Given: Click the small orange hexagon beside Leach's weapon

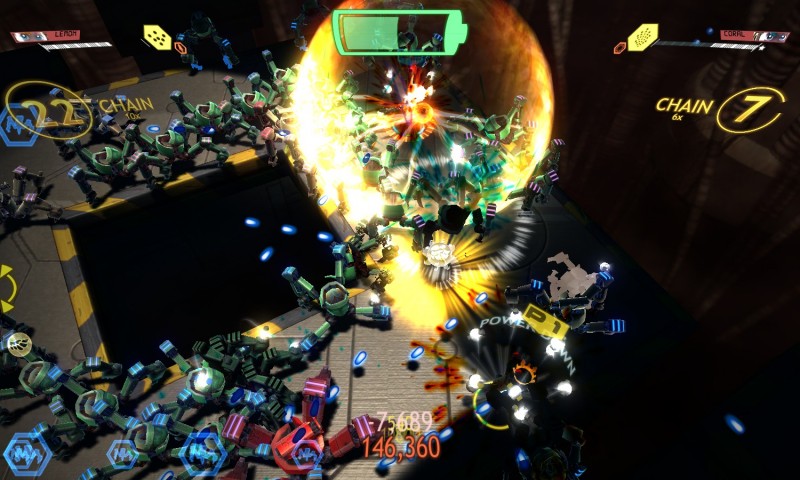Looking at the screenshot, I should 180,46.
